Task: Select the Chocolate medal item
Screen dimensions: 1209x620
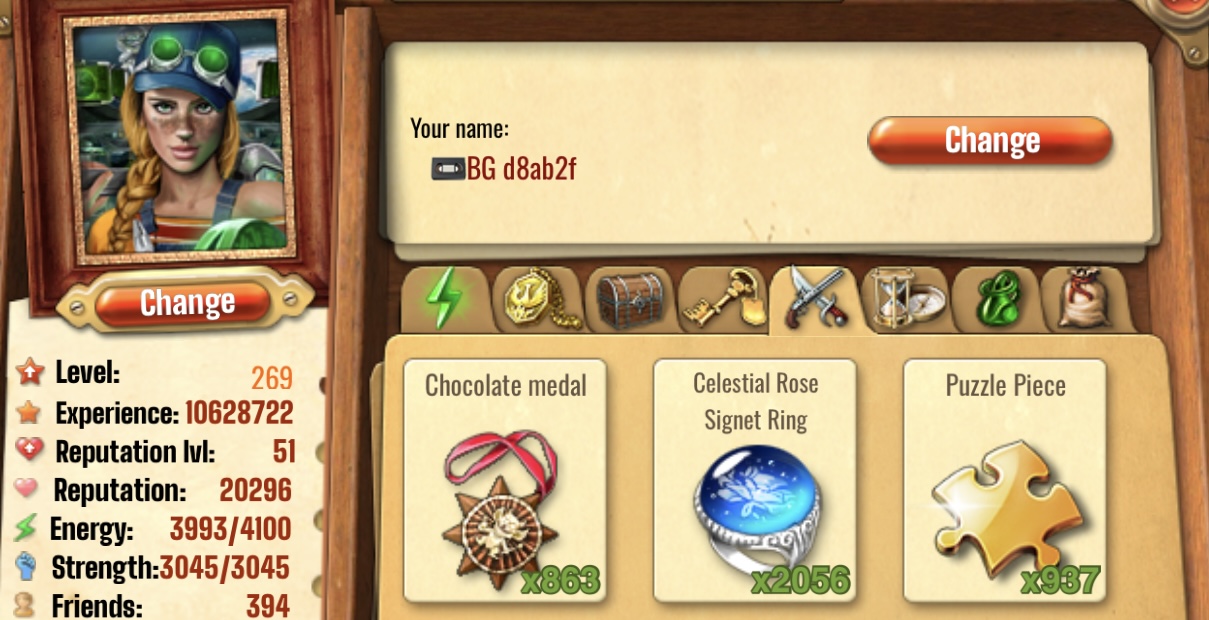Action: [x=505, y=481]
